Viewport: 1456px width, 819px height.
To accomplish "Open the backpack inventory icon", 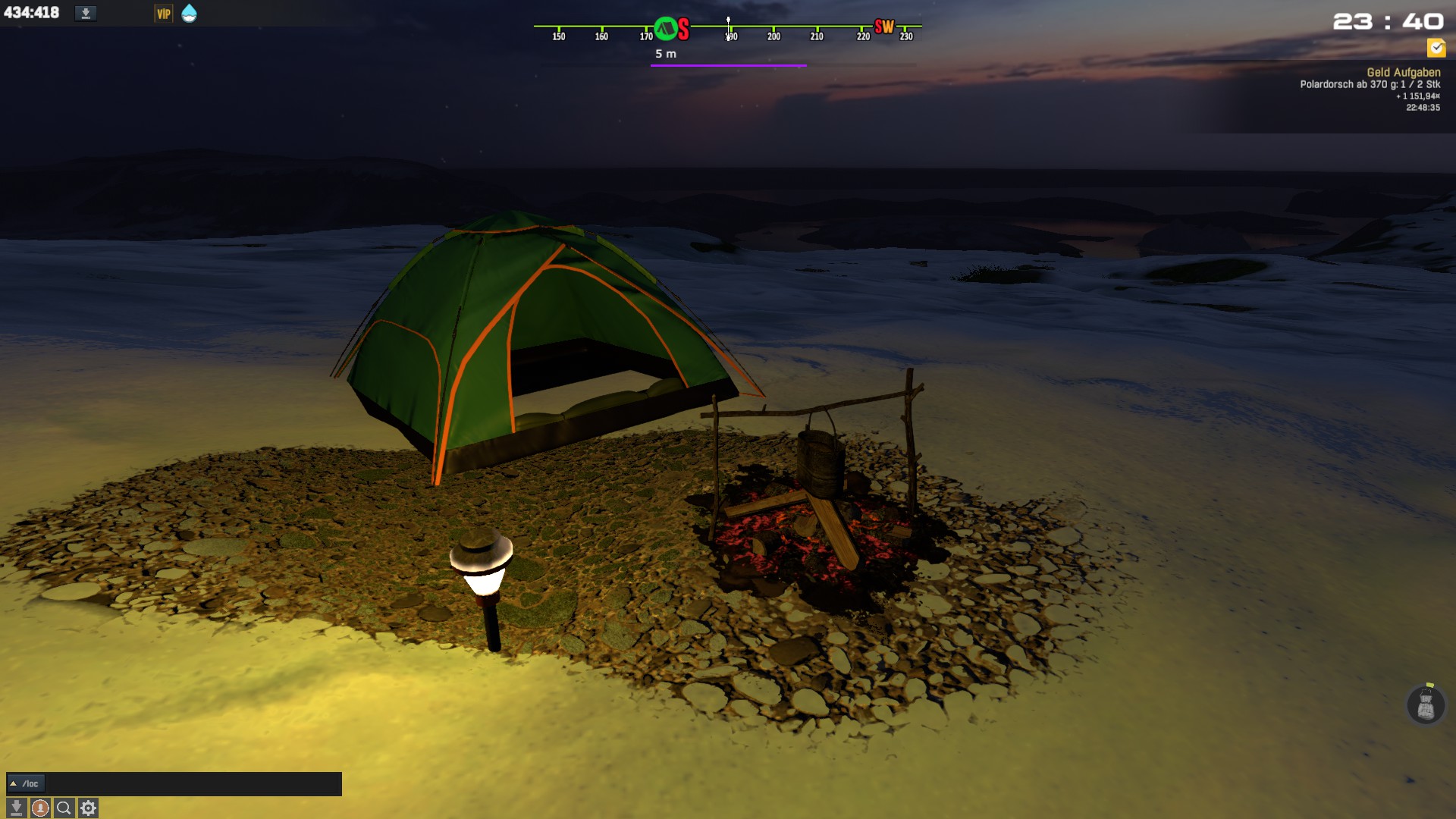I will click(x=1426, y=706).
